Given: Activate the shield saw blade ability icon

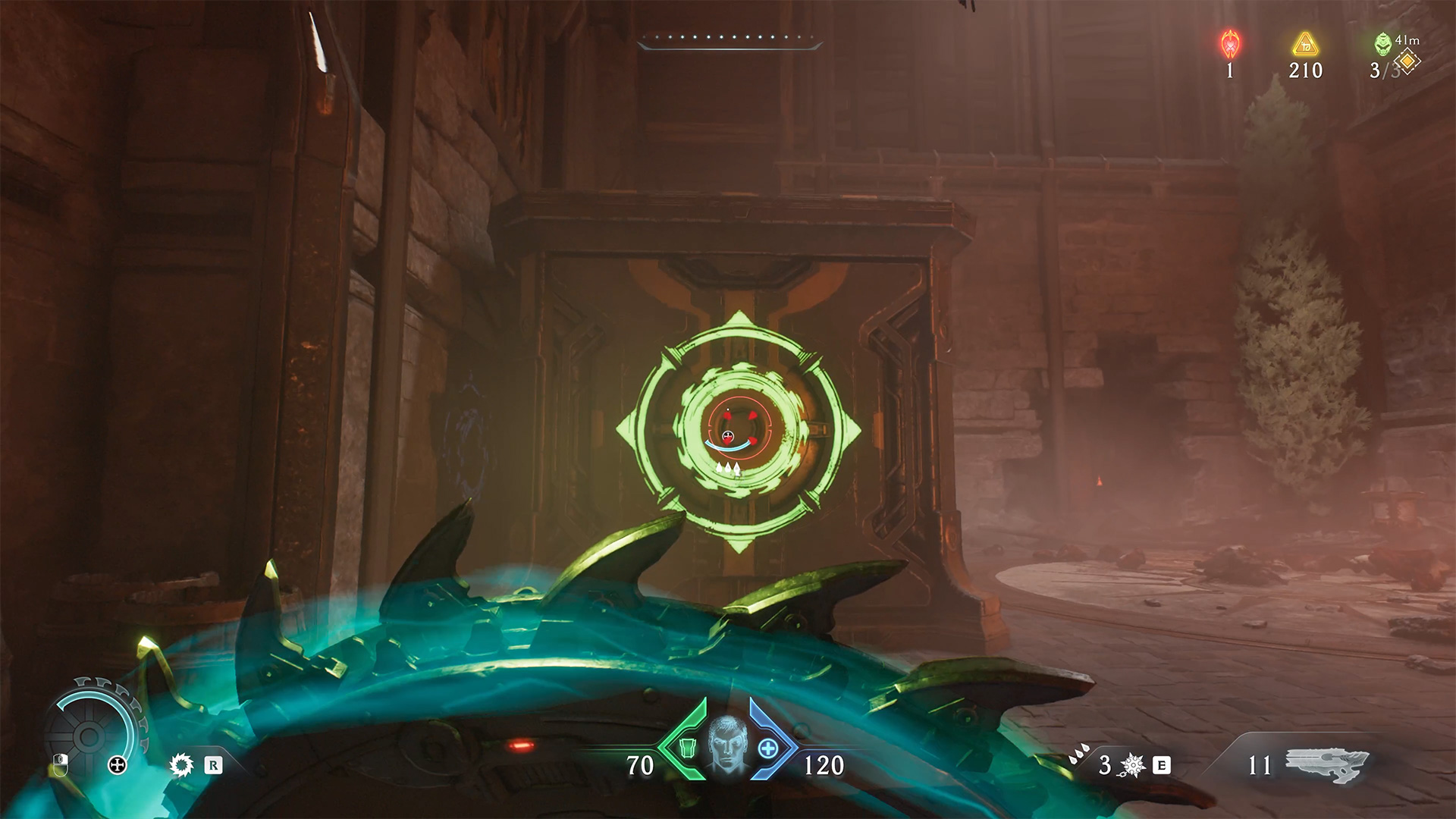Looking at the screenshot, I should coord(181,765).
